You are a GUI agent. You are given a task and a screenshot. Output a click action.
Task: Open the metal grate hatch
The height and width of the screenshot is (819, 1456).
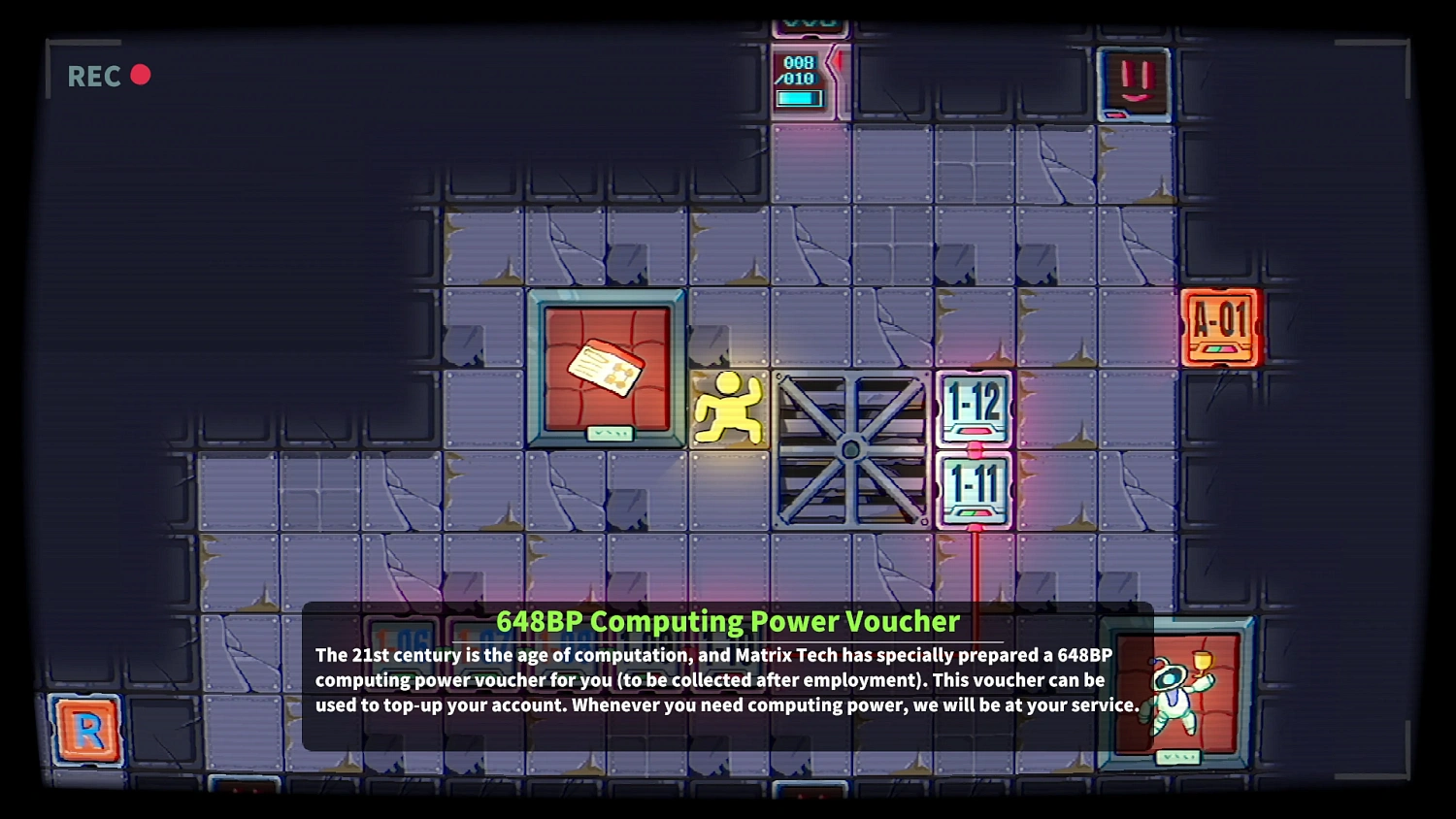coord(849,446)
